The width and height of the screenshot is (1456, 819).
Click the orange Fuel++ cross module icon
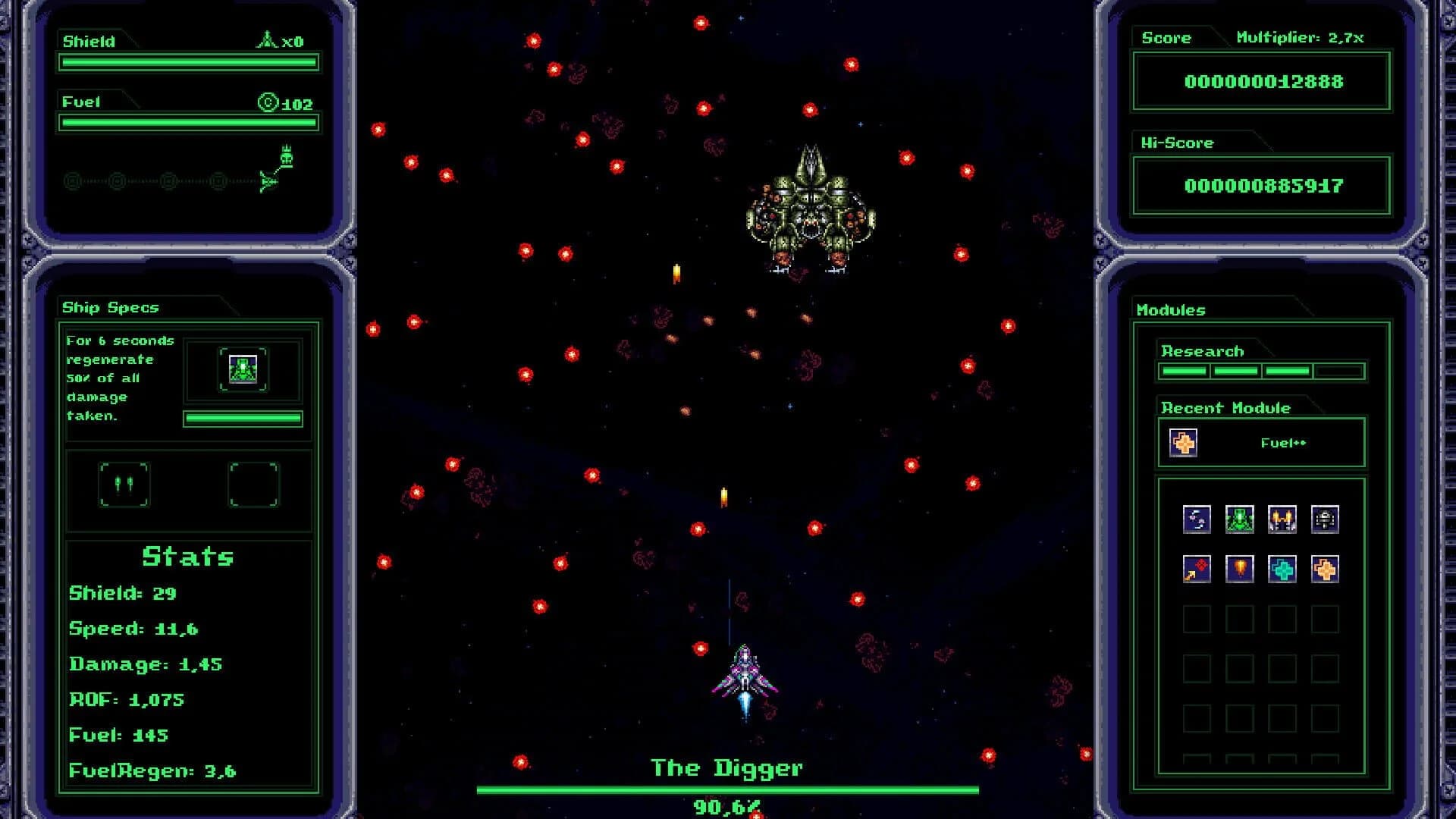point(1323,571)
